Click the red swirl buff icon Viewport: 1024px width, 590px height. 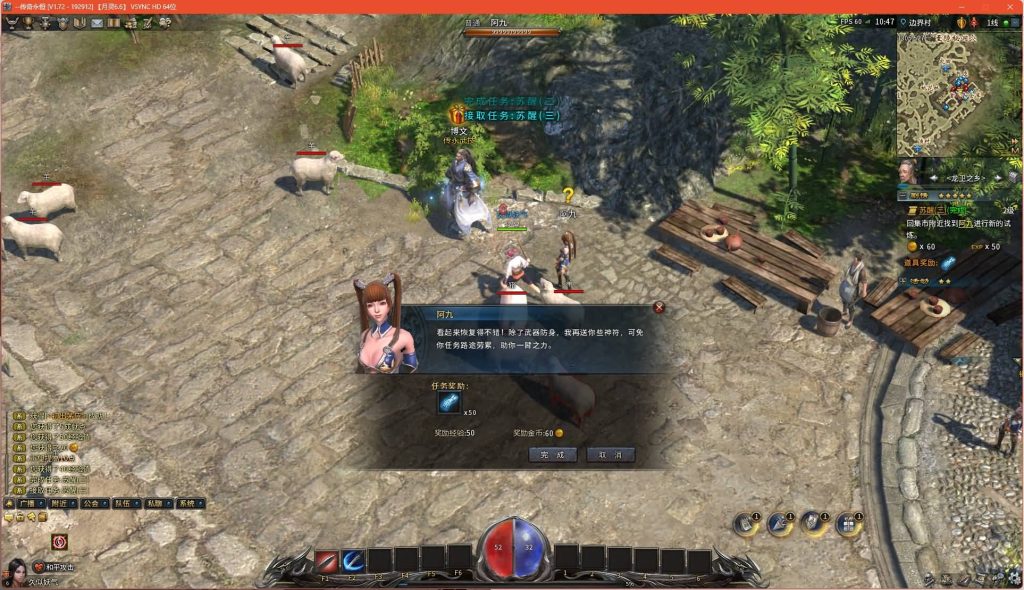coord(60,542)
